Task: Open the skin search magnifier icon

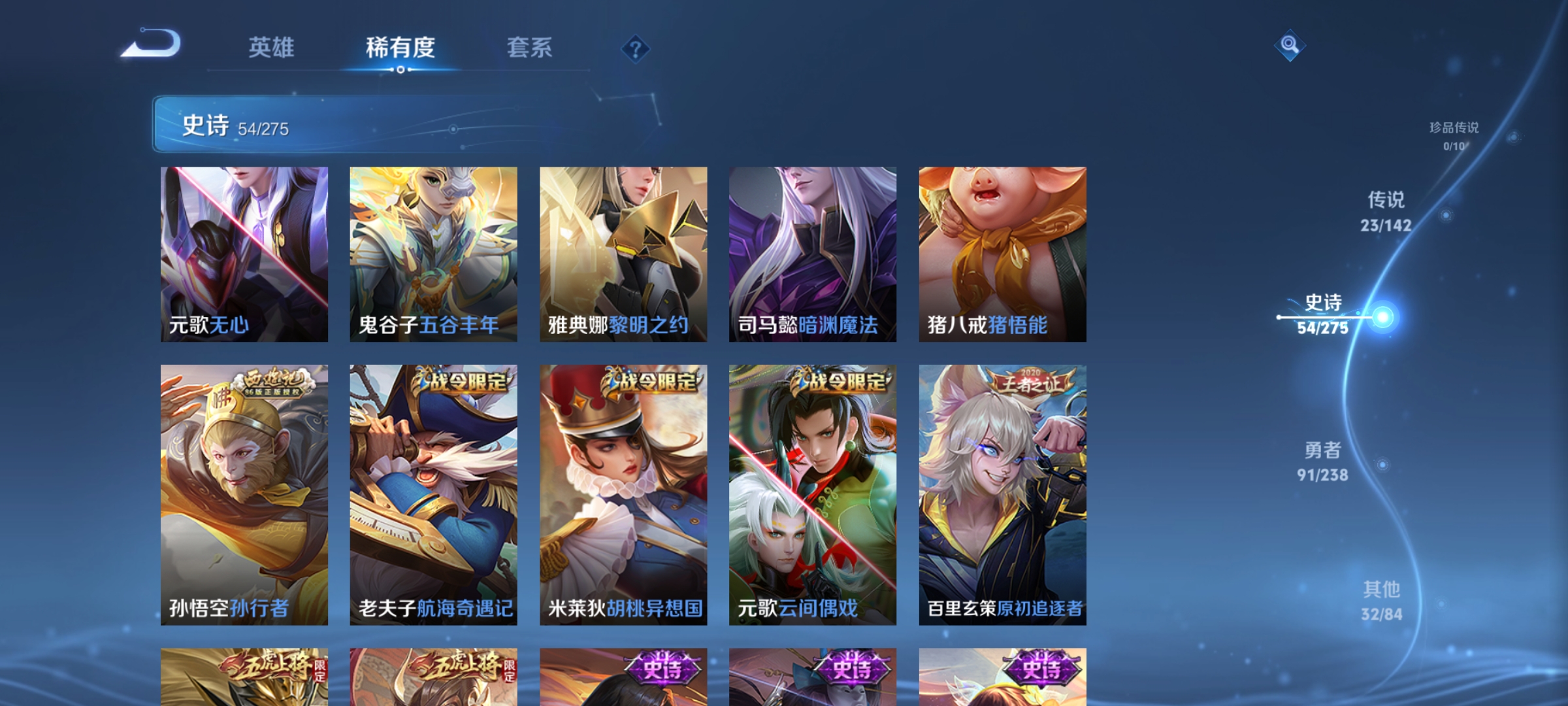Action: click(x=1290, y=45)
